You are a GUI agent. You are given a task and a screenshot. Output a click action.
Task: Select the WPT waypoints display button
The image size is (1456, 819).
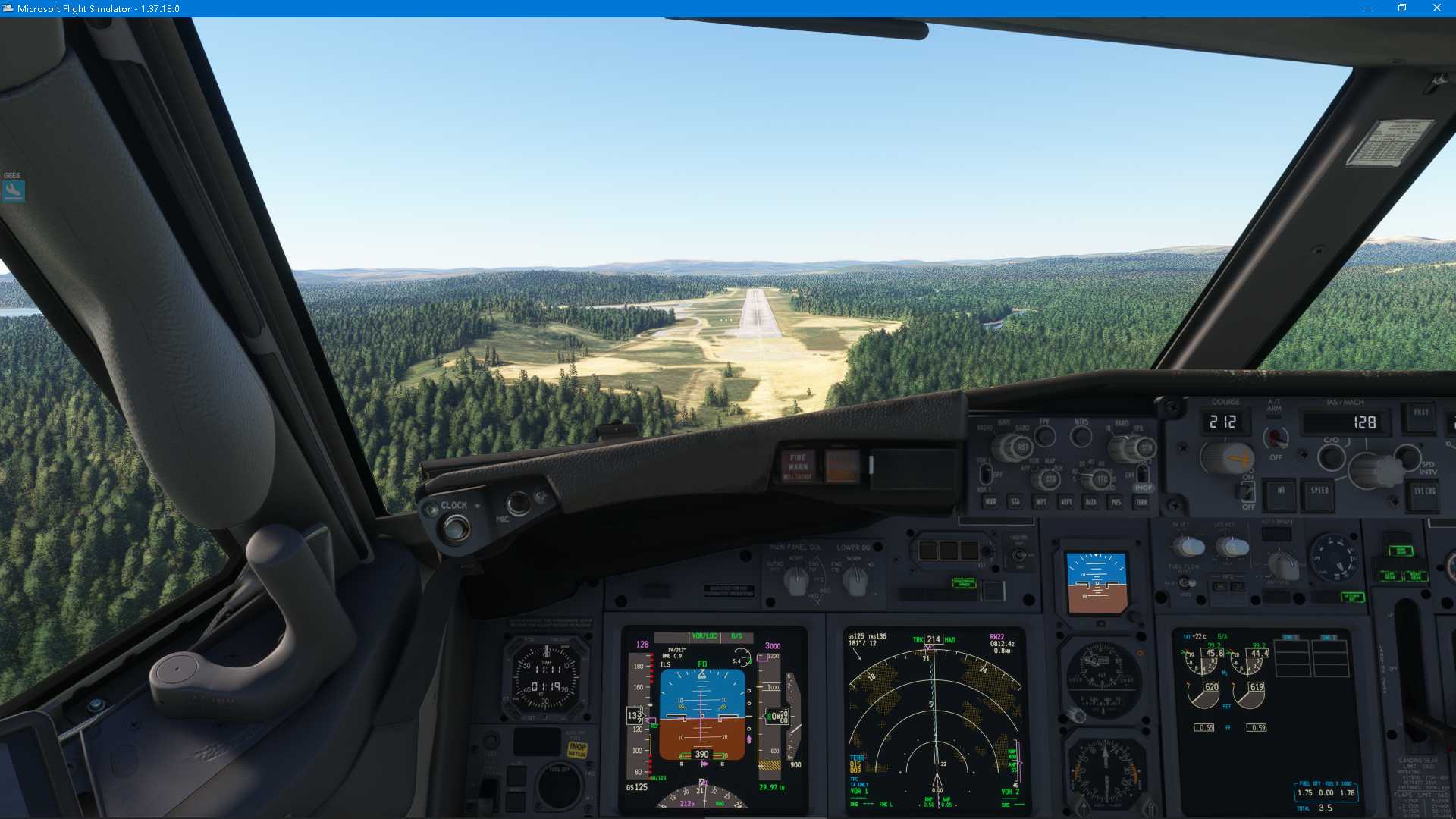coord(1041,502)
